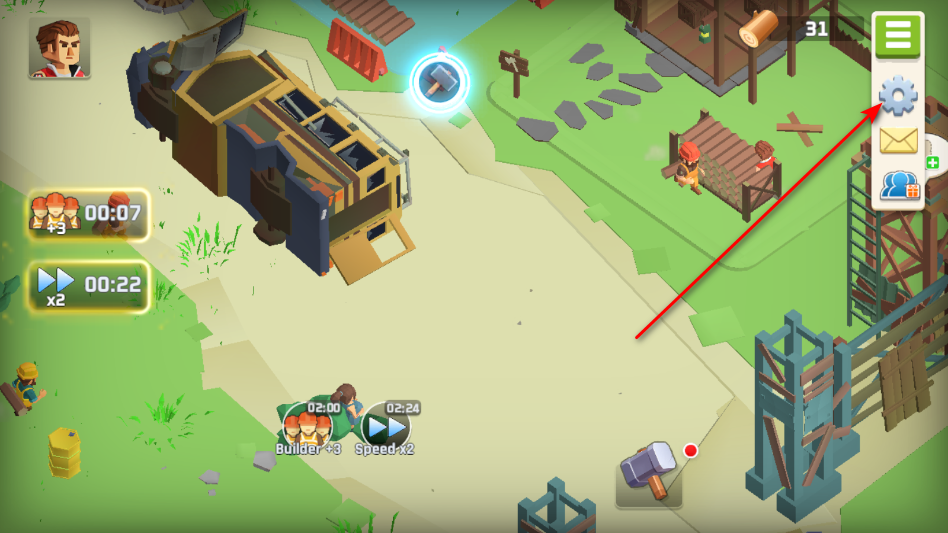
Task: Open the green hamburger menu
Action: pyautogui.click(x=898, y=36)
